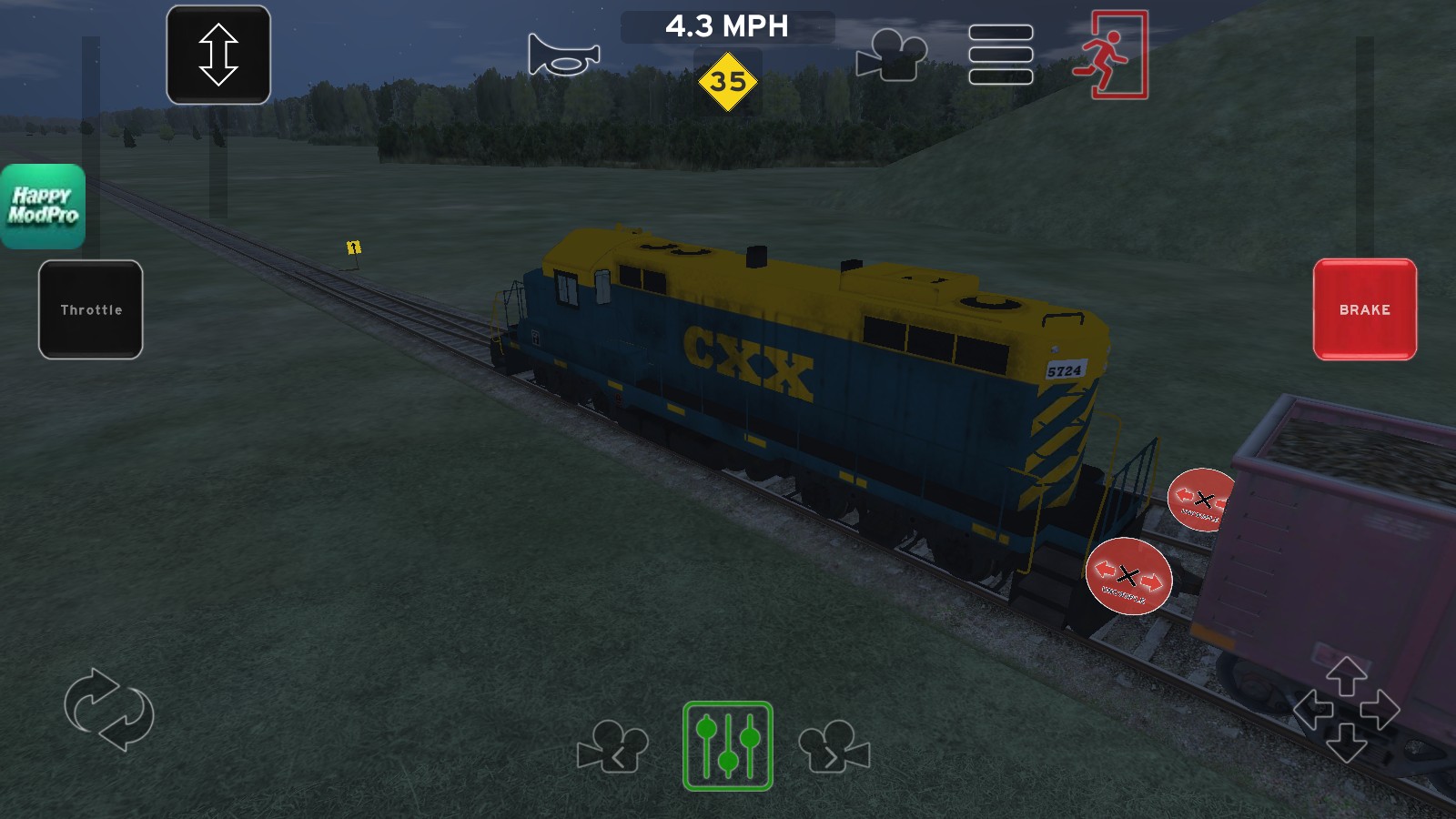Exit the session with the red door icon

pyautogui.click(x=1109, y=55)
